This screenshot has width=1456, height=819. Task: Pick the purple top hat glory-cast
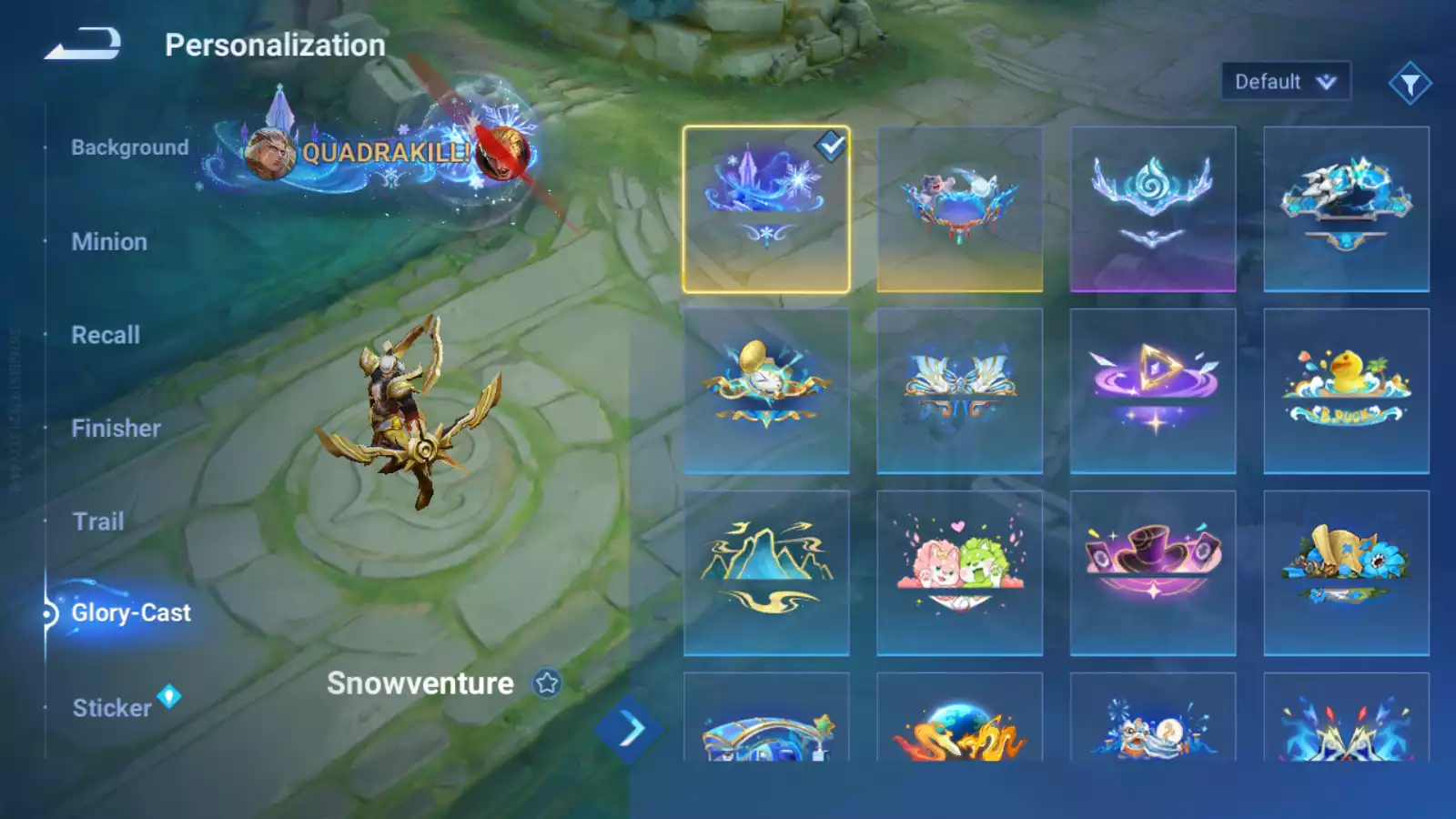click(1153, 573)
